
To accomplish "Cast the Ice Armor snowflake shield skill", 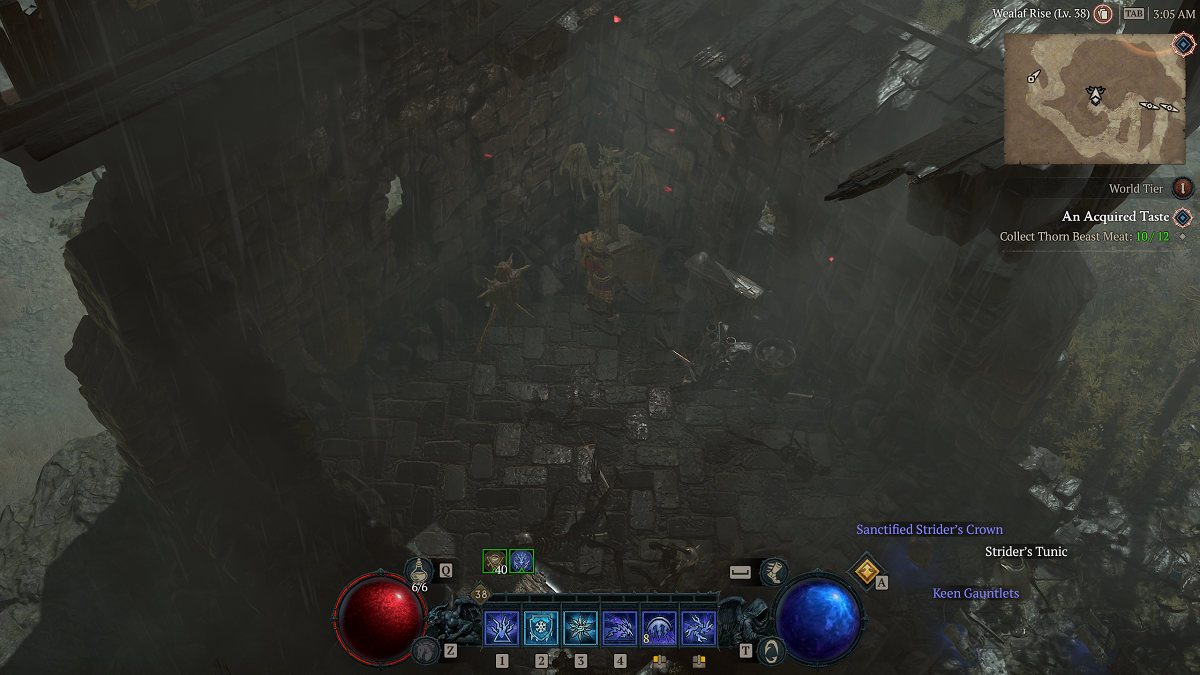I will pos(541,629).
